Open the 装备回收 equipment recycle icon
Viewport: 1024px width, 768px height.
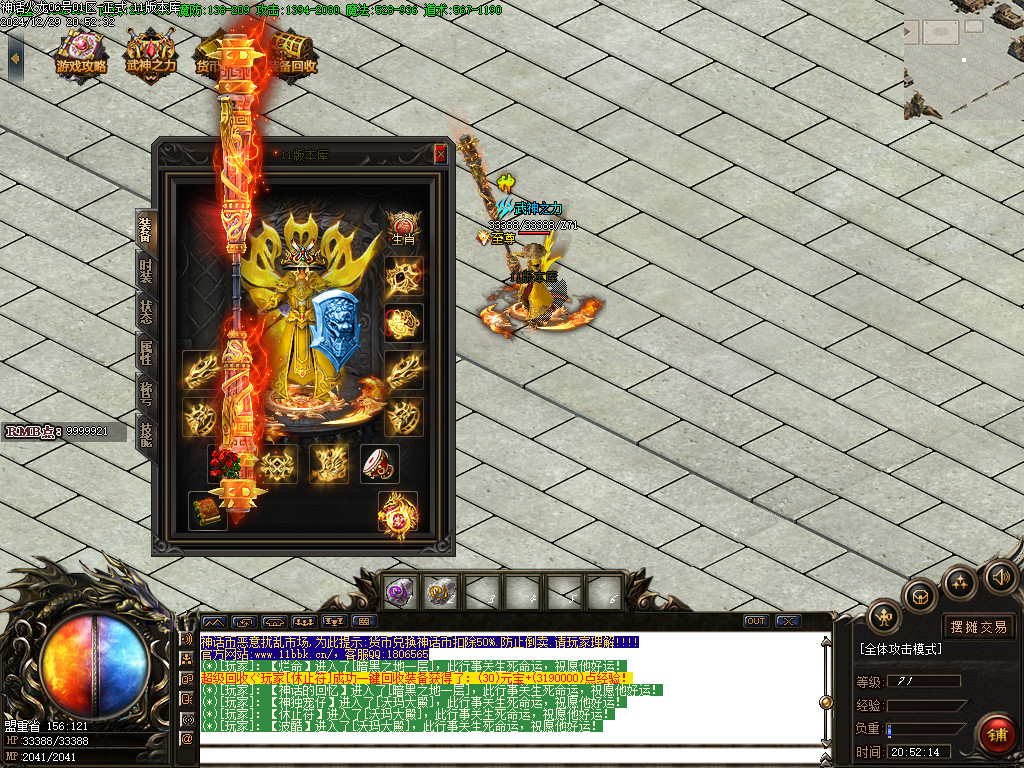coord(292,56)
